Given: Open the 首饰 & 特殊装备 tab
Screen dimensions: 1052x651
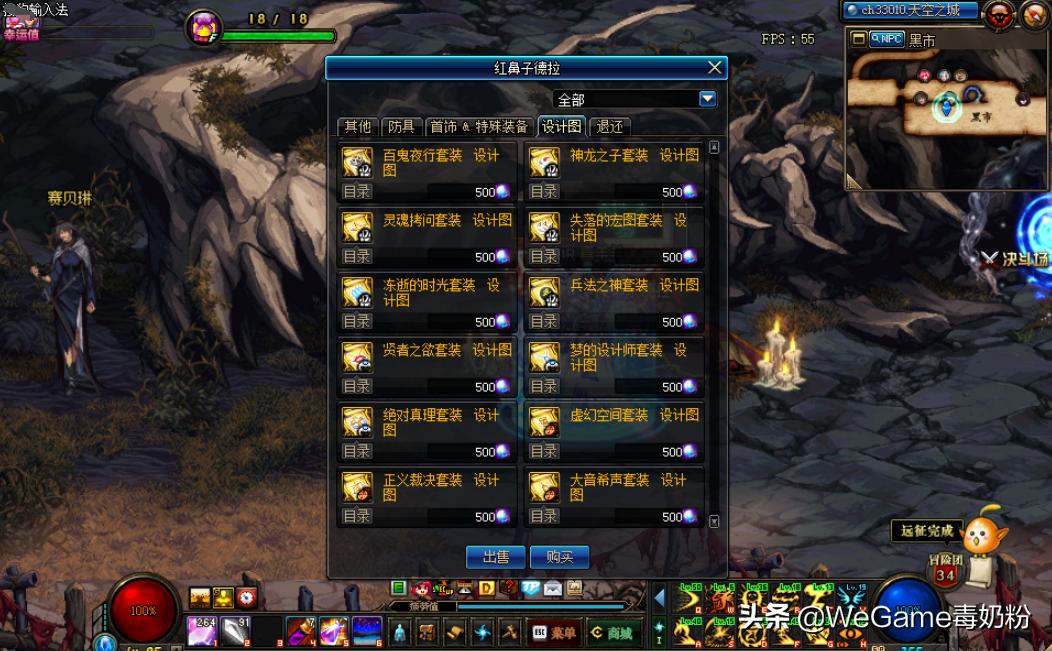Looking at the screenshot, I should (478, 127).
